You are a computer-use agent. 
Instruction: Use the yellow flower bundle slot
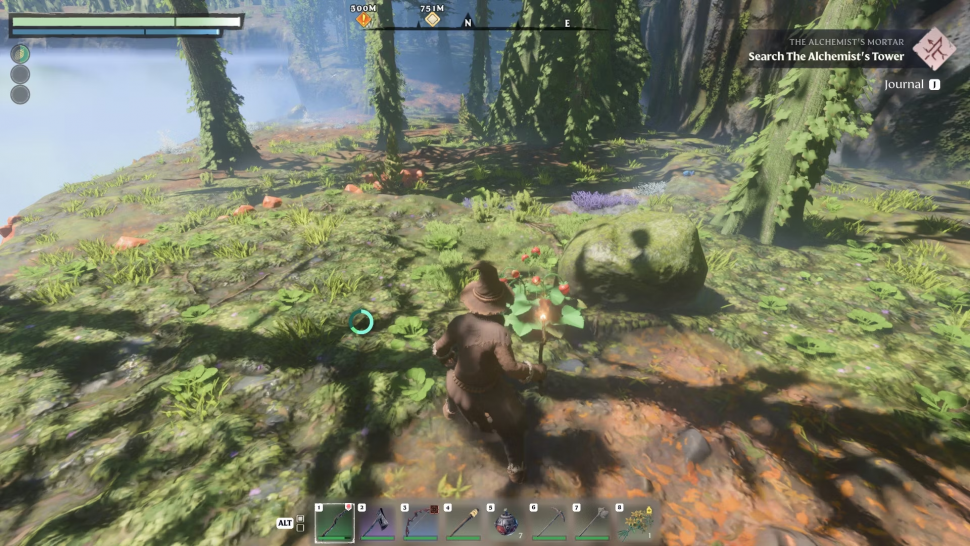coord(635,522)
